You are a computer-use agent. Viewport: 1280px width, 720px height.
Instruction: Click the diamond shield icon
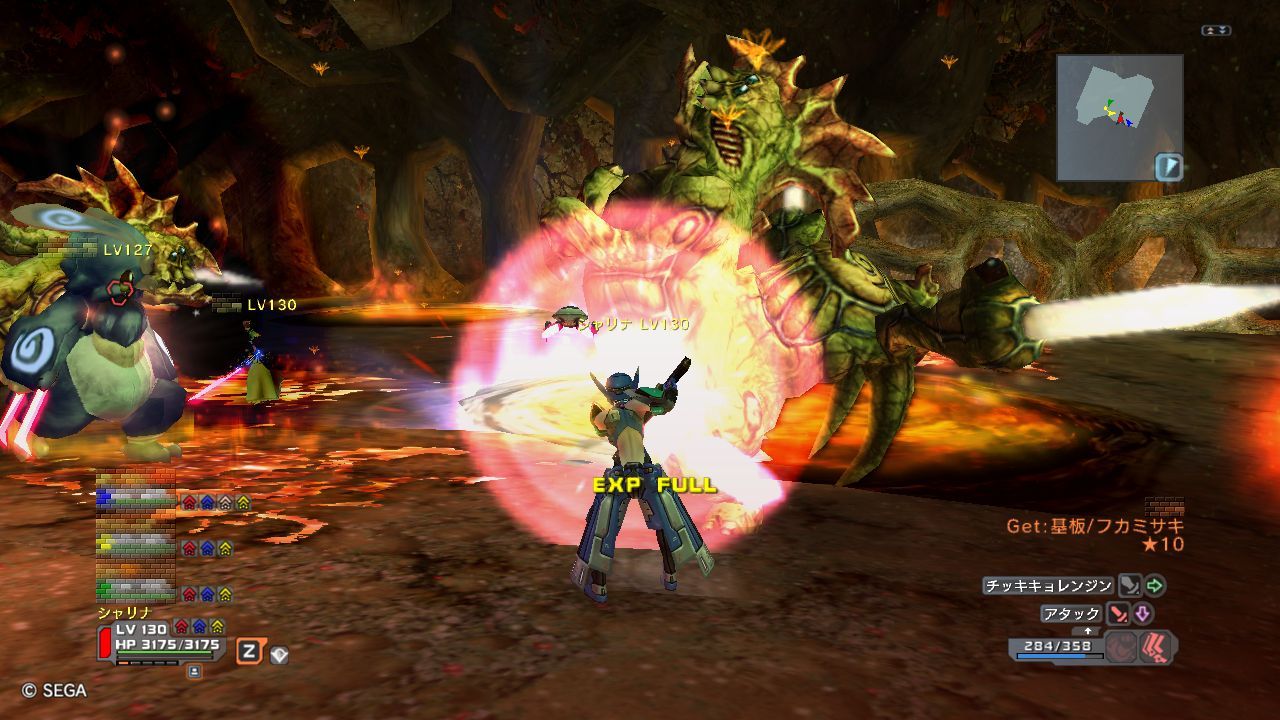279,654
